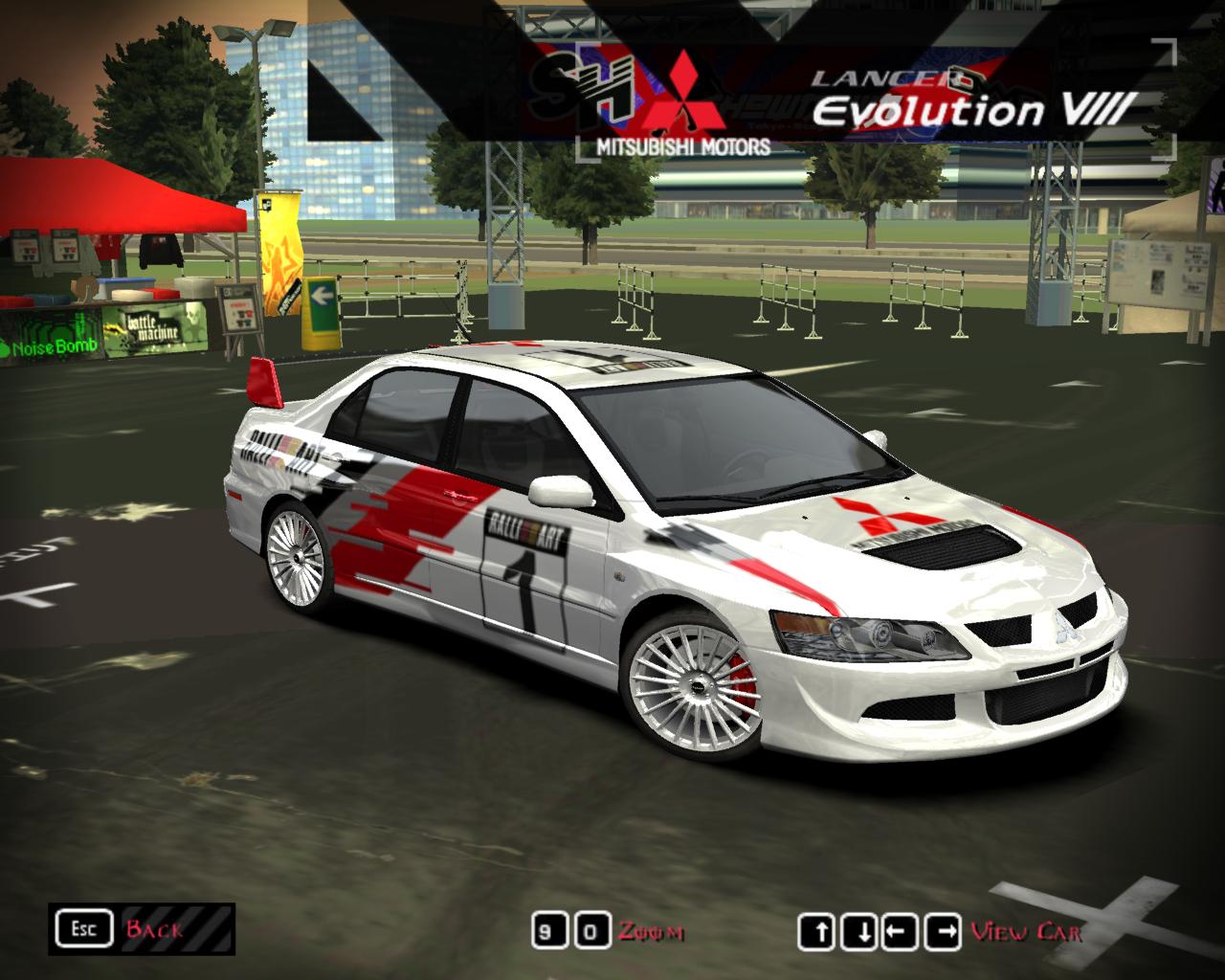Click the Esc key icon
Screen dimensions: 1225x980
point(86,926)
